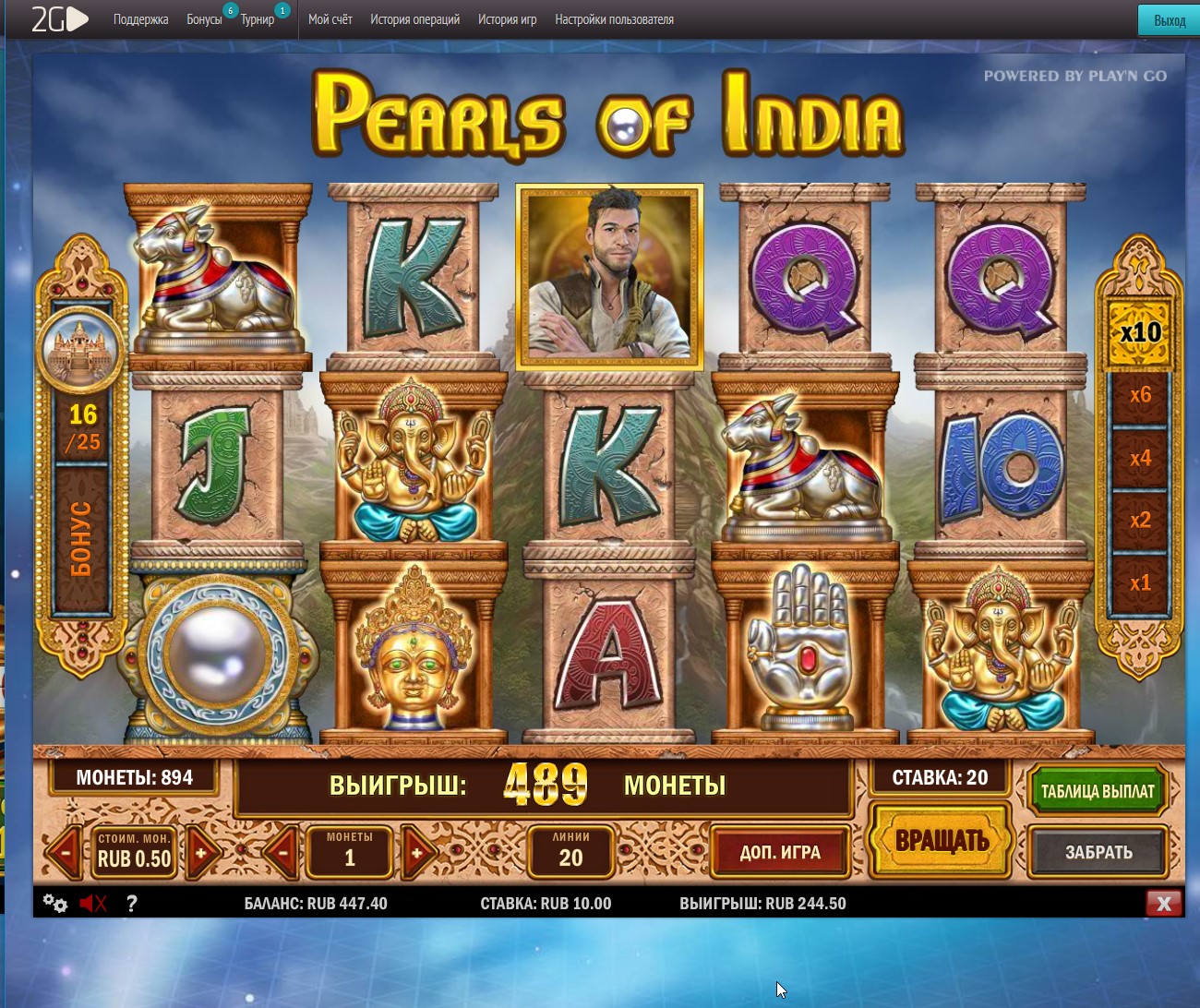Start the ДОП. ИГРА gamble game
1200x1008 pixels.
pos(780,852)
